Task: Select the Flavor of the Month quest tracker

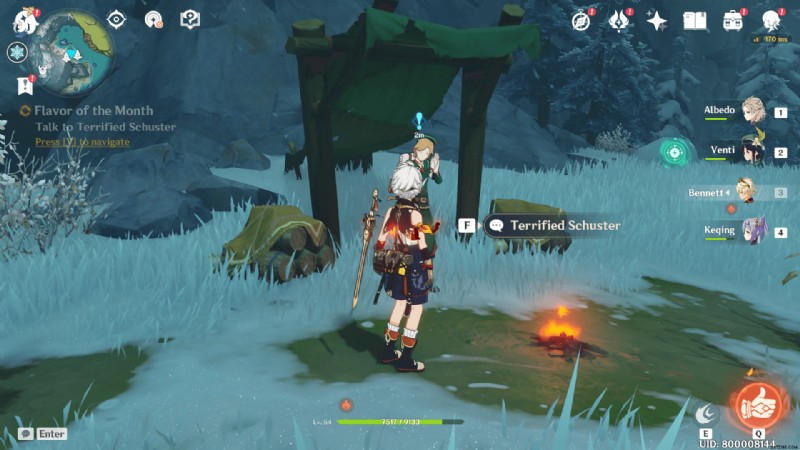Action: click(90, 112)
